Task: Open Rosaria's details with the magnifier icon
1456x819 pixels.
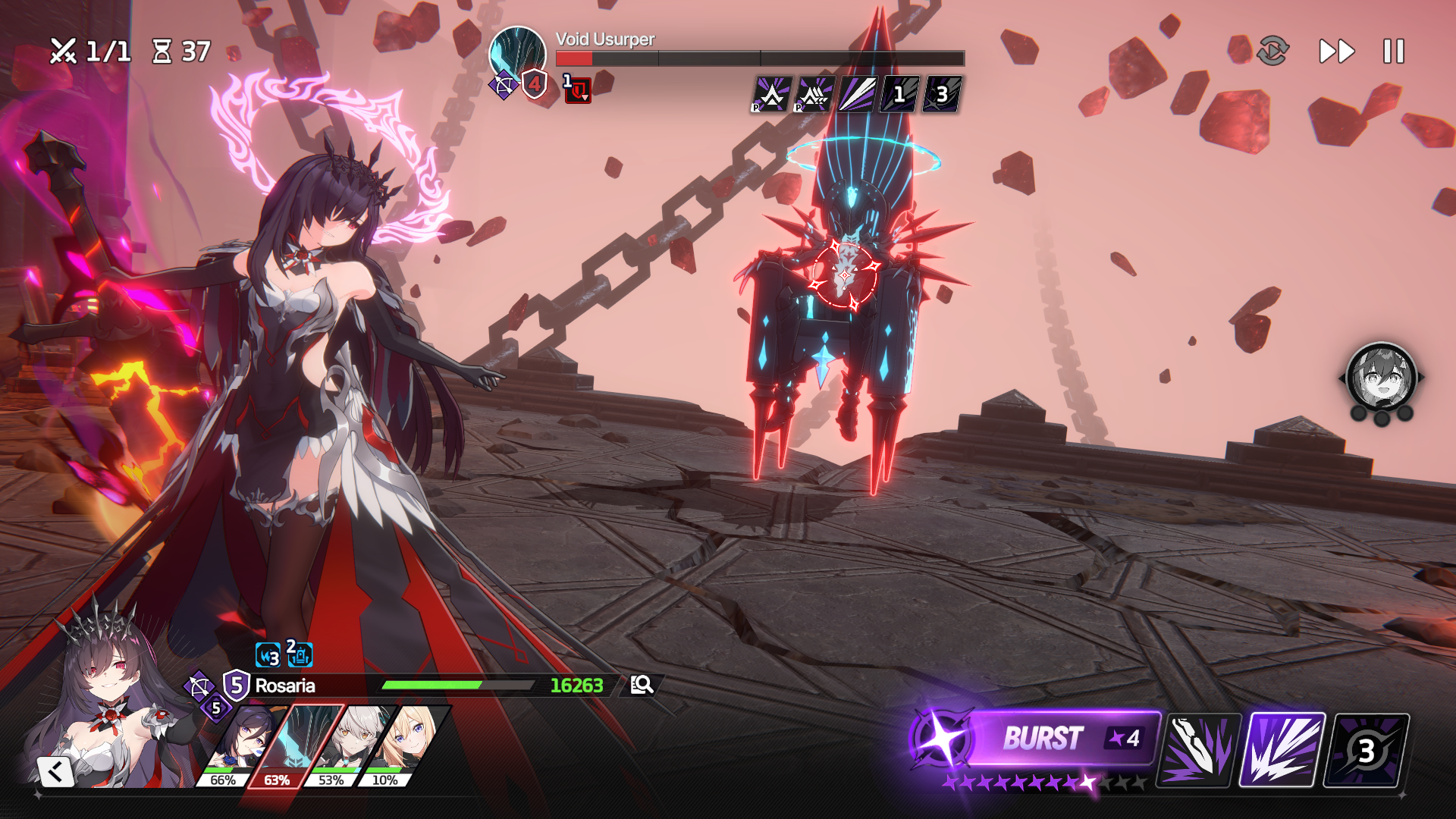Action: (642, 685)
